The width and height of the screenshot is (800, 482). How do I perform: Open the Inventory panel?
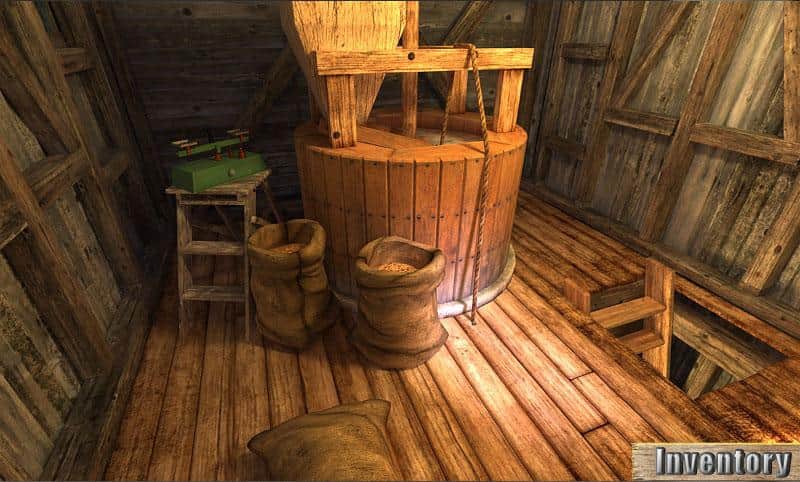point(716,461)
